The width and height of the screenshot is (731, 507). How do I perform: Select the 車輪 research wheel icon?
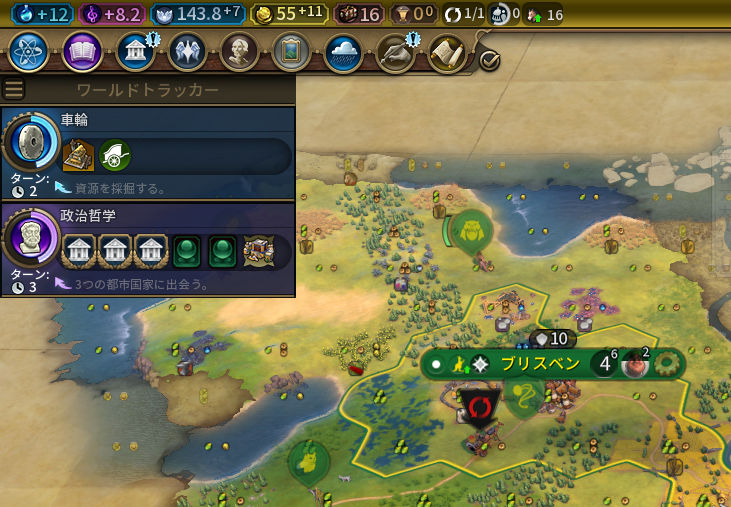31,142
